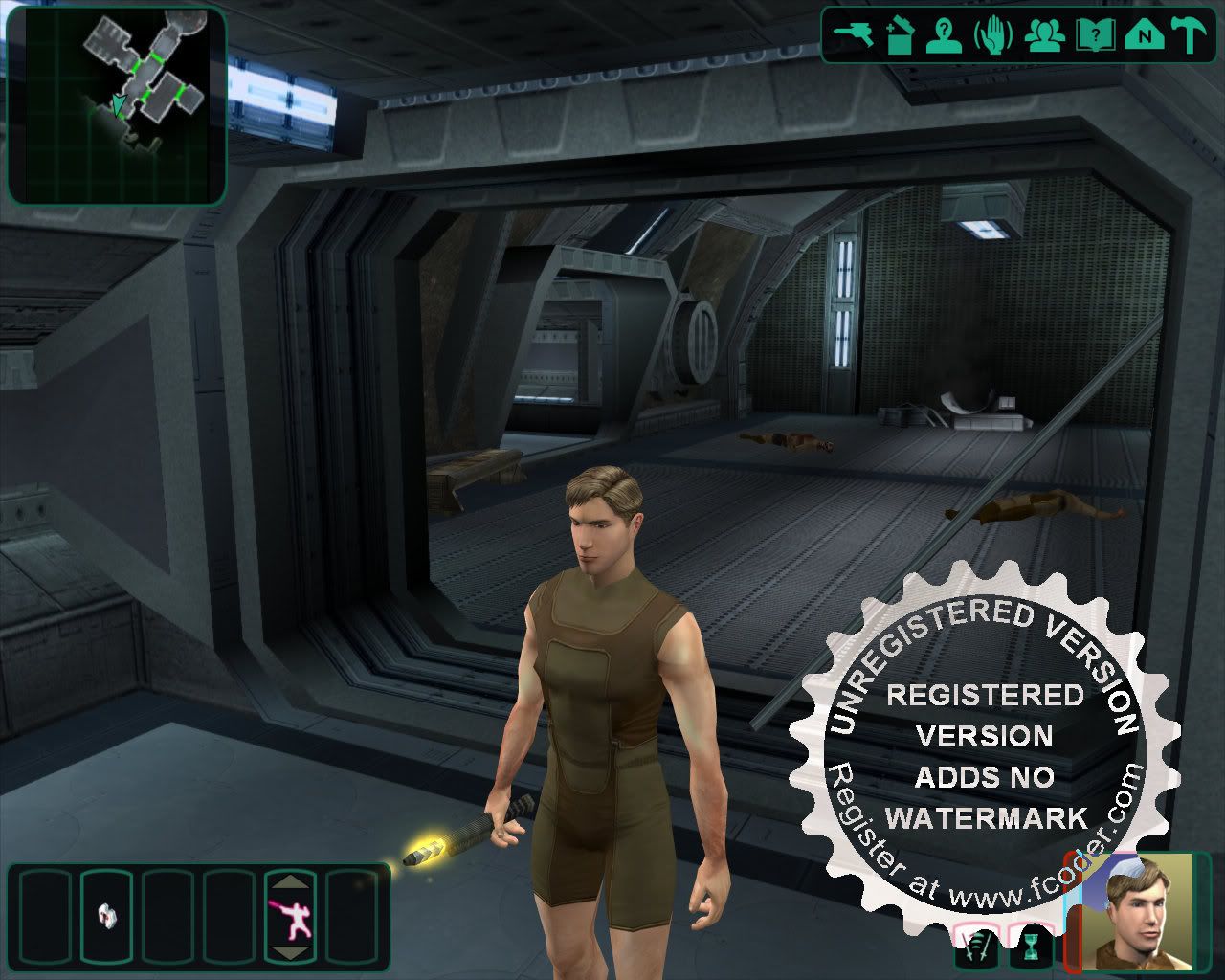This screenshot has width=1225, height=980.
Task: Activate the pink lightsaber attack ability
Action: point(292,918)
